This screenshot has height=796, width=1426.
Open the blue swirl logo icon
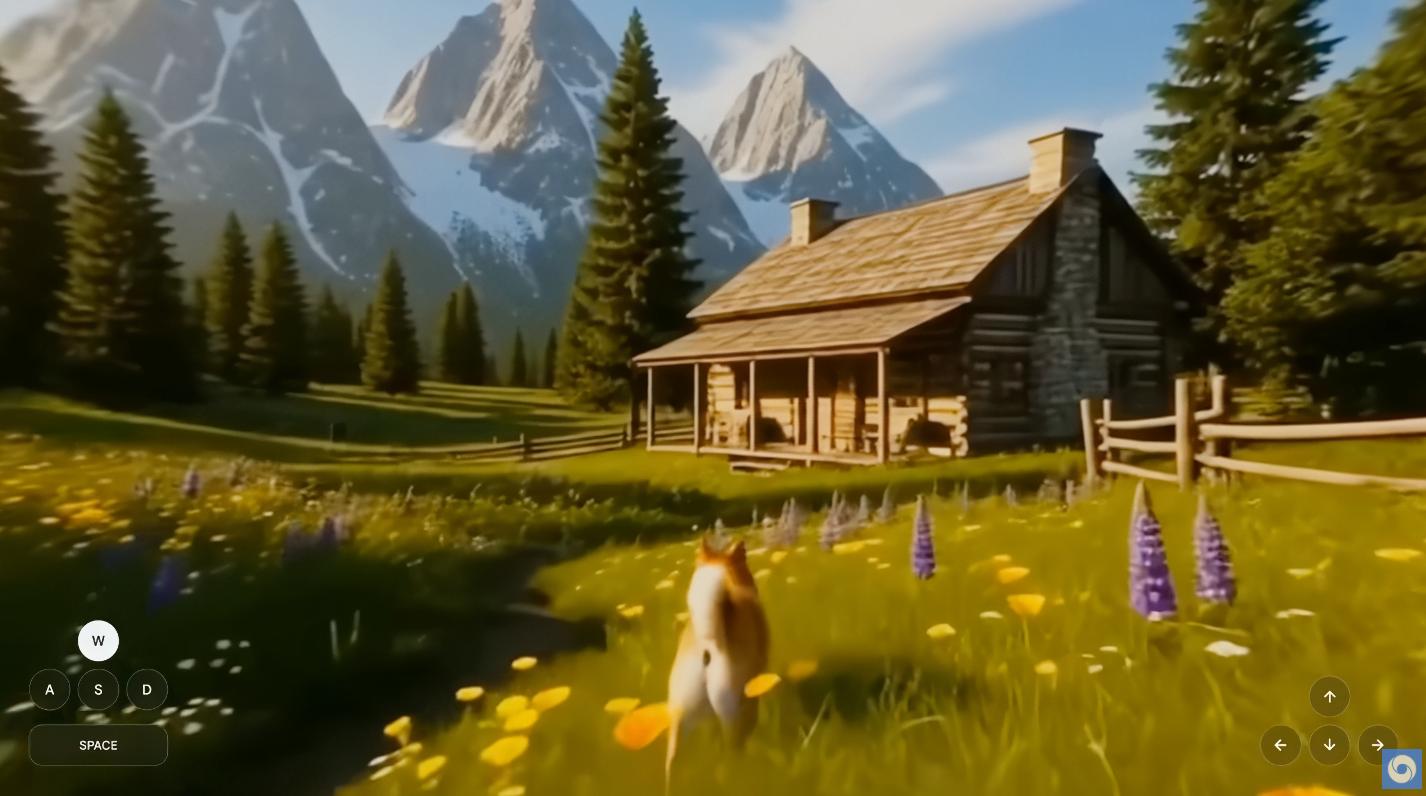[1401, 769]
